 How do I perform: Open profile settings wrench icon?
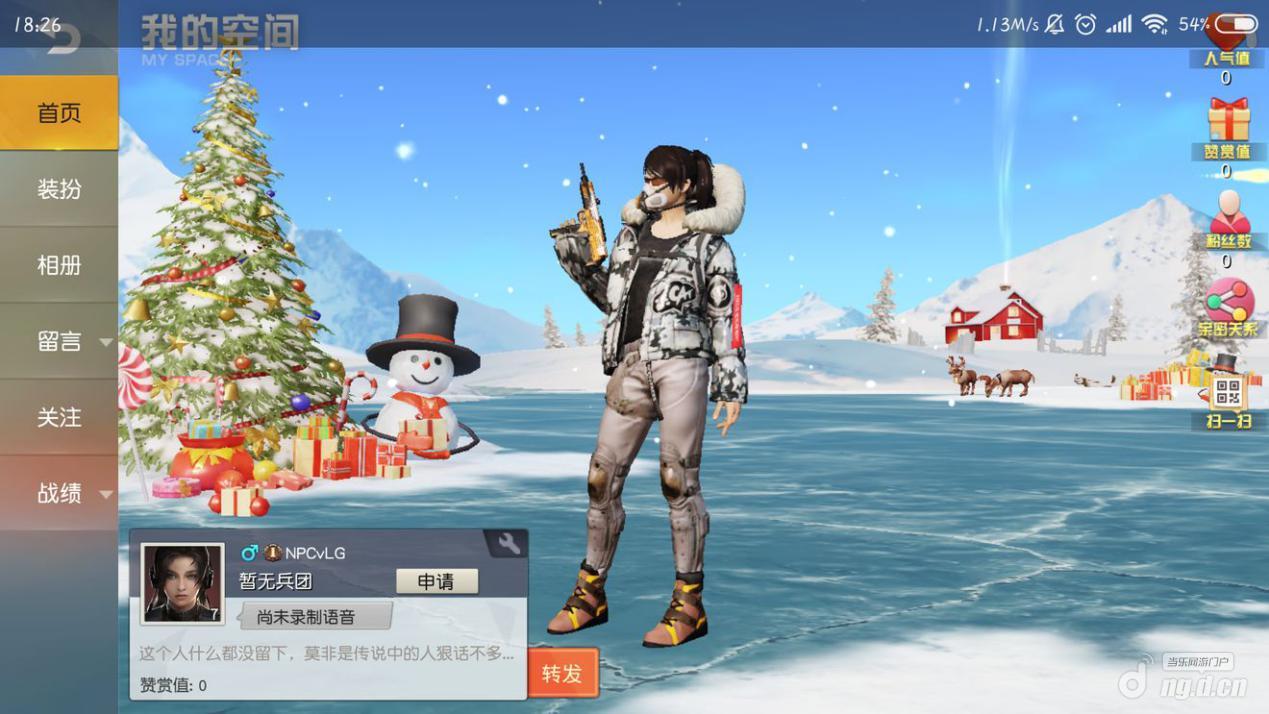click(508, 543)
